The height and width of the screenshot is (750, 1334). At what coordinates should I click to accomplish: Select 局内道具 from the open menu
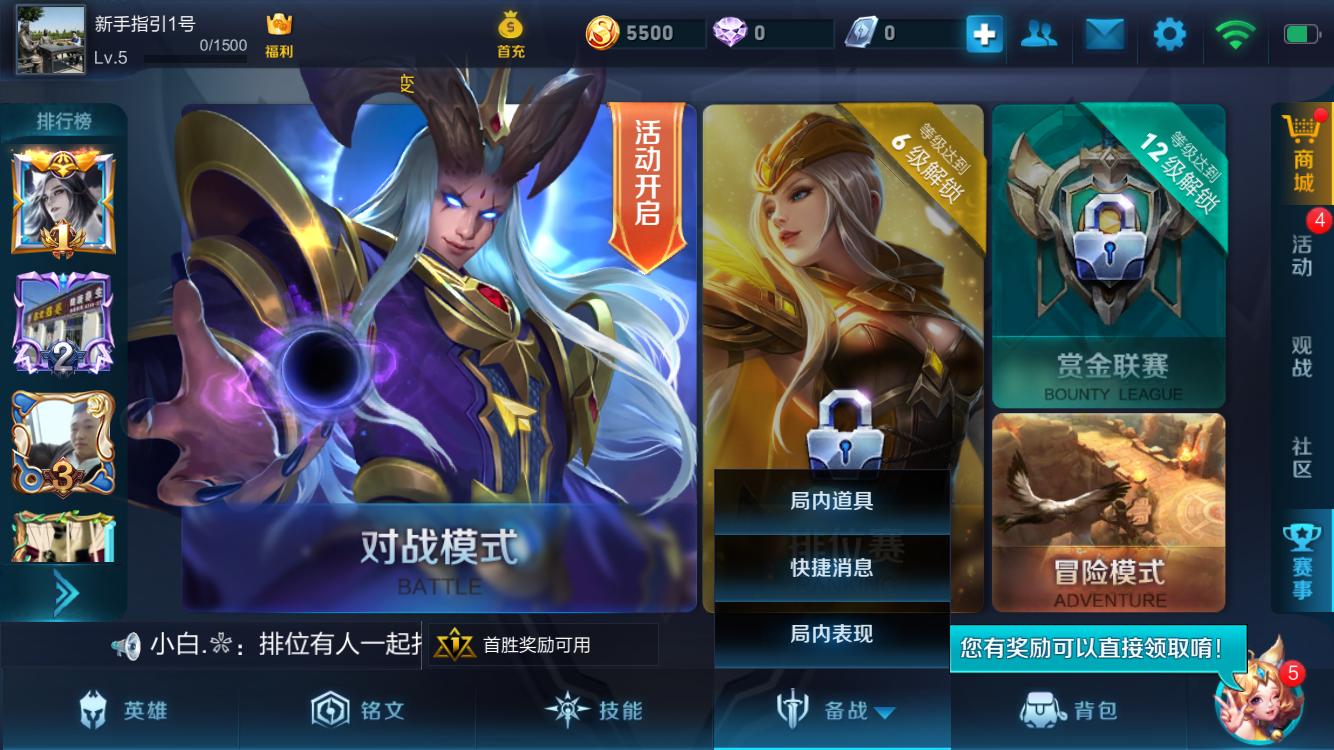pos(832,502)
